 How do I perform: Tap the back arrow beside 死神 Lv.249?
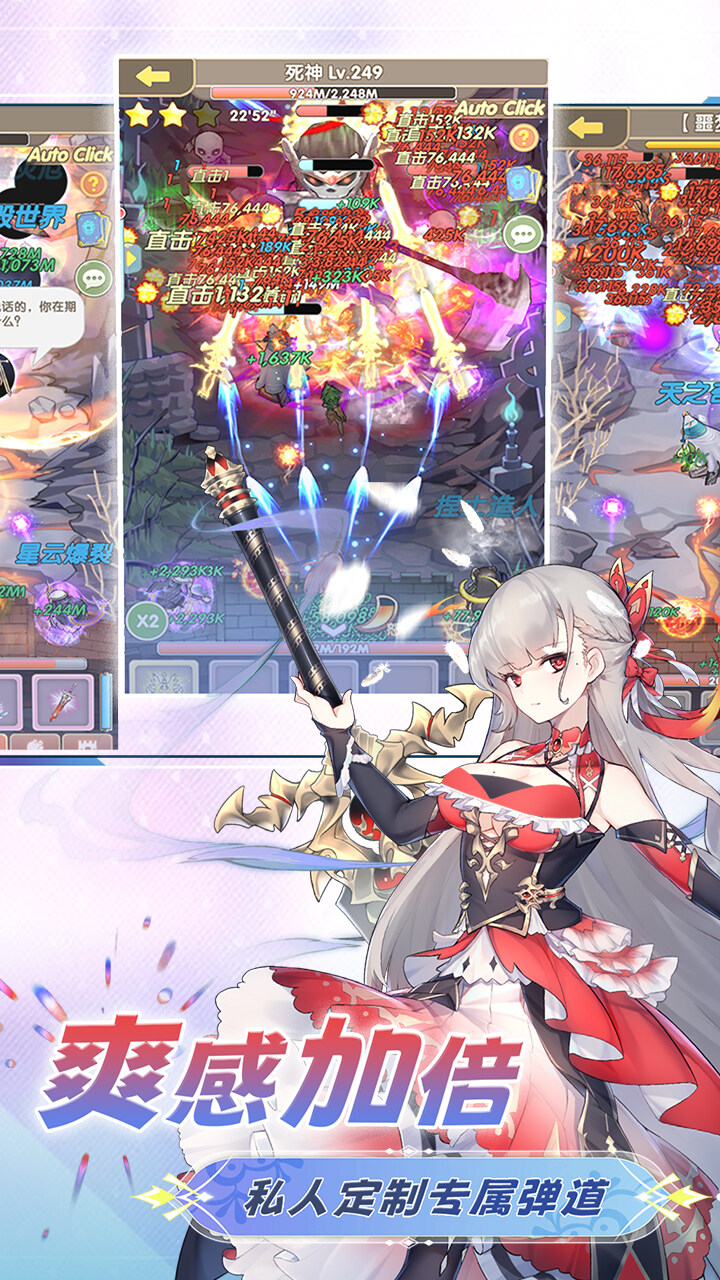click(x=154, y=76)
